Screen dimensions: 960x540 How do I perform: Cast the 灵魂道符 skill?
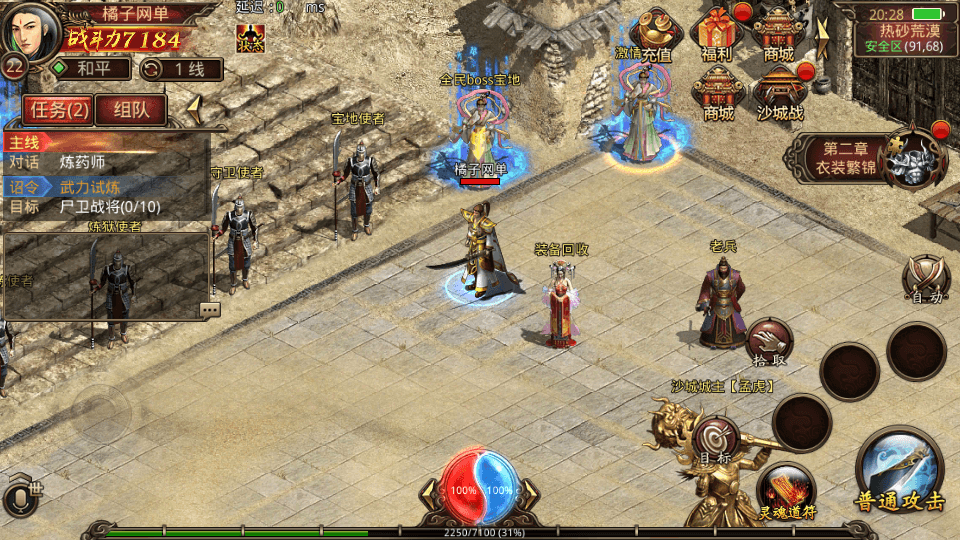(x=785, y=492)
